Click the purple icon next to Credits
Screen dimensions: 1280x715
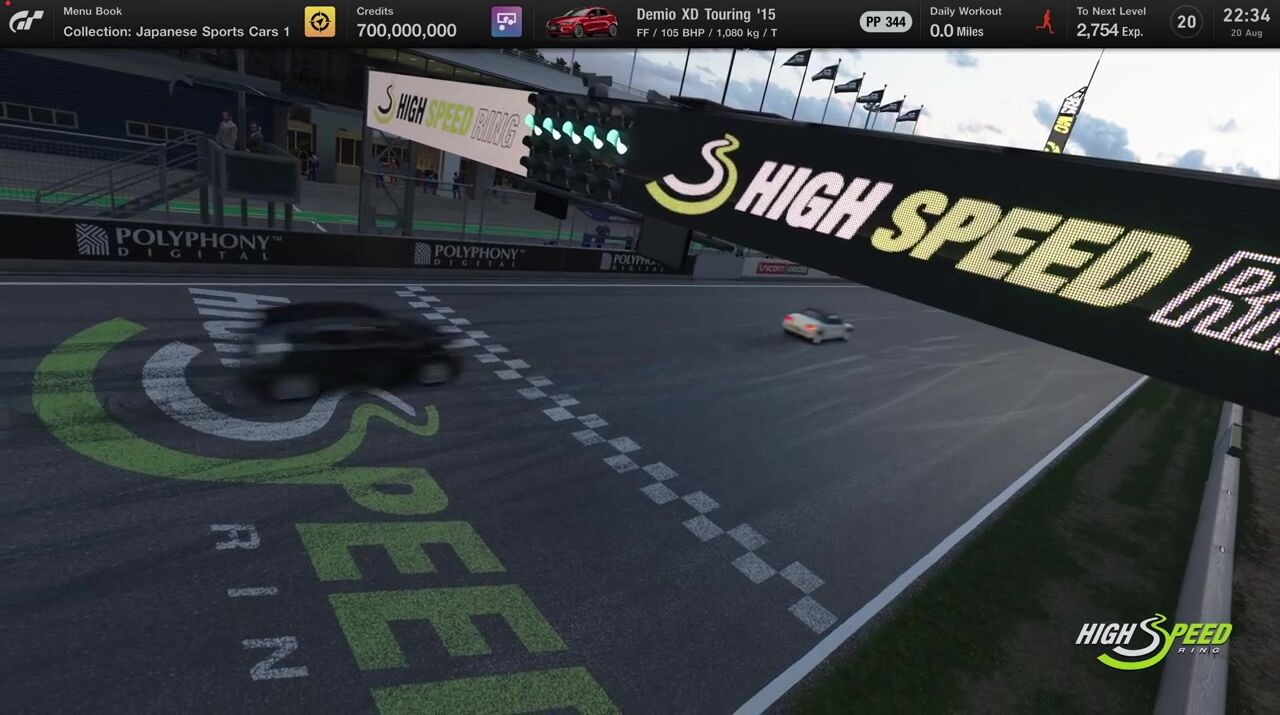(x=506, y=21)
